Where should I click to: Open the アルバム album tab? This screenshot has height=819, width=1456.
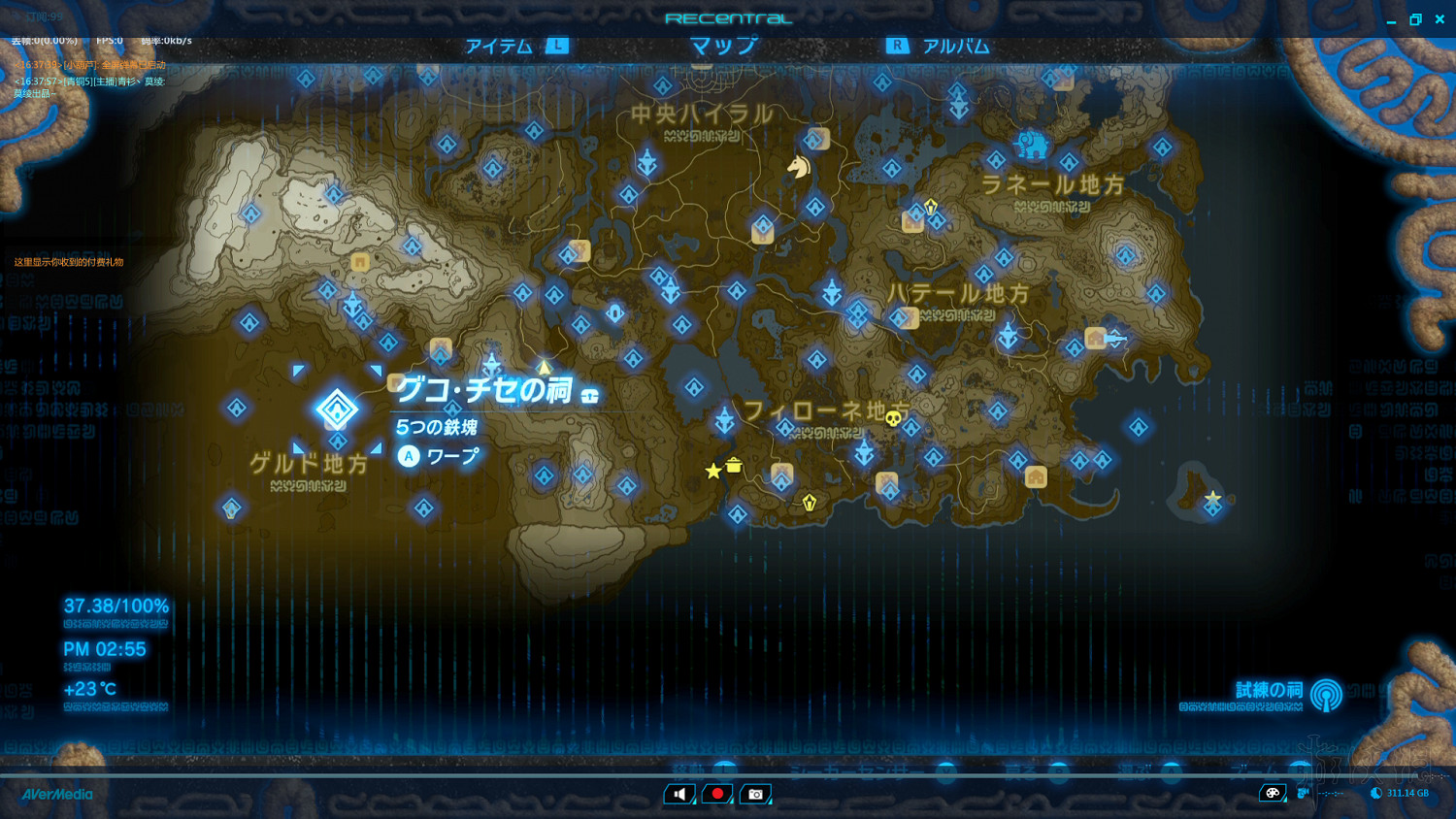tap(956, 45)
